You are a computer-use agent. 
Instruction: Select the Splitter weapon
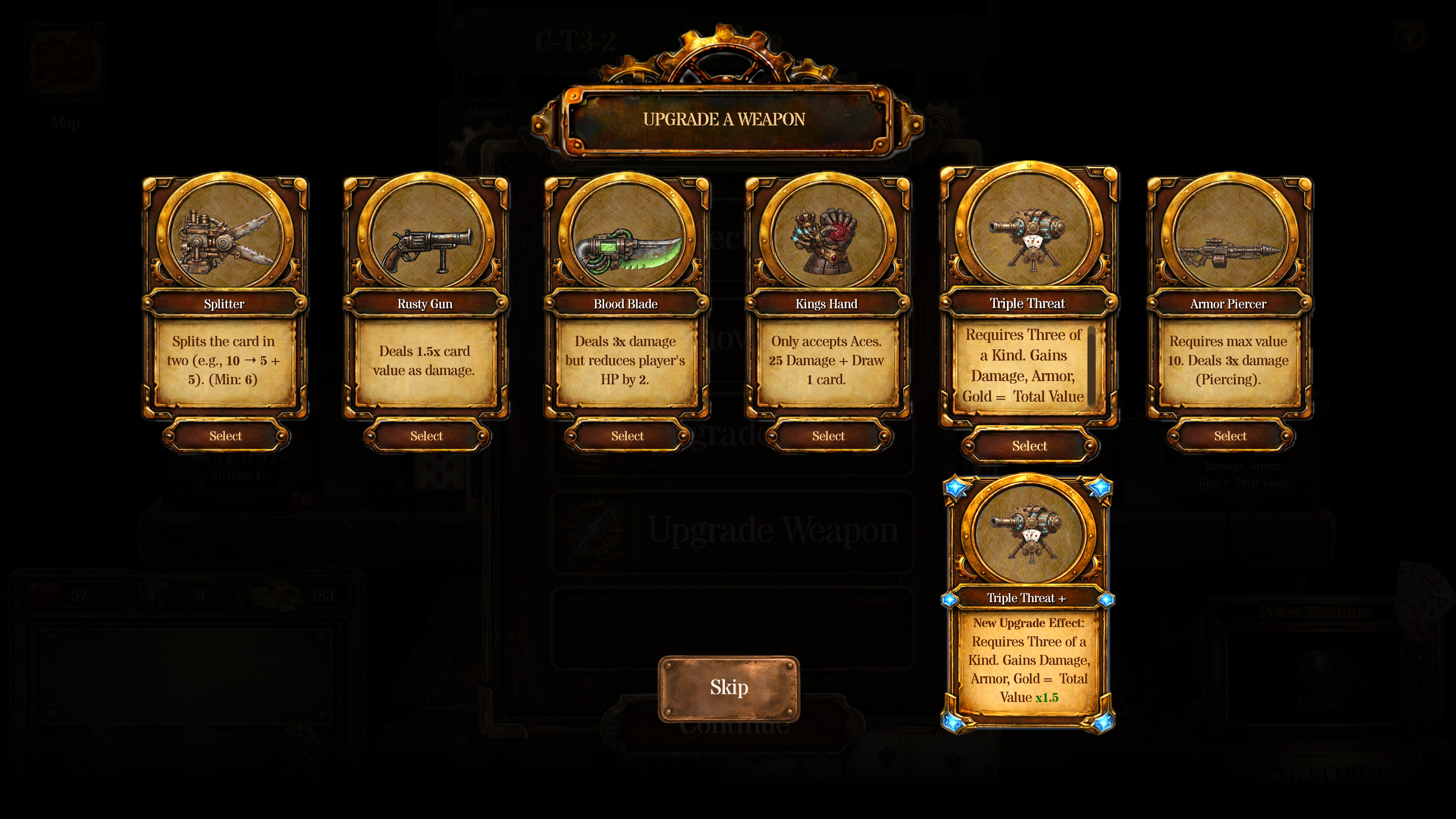click(225, 436)
